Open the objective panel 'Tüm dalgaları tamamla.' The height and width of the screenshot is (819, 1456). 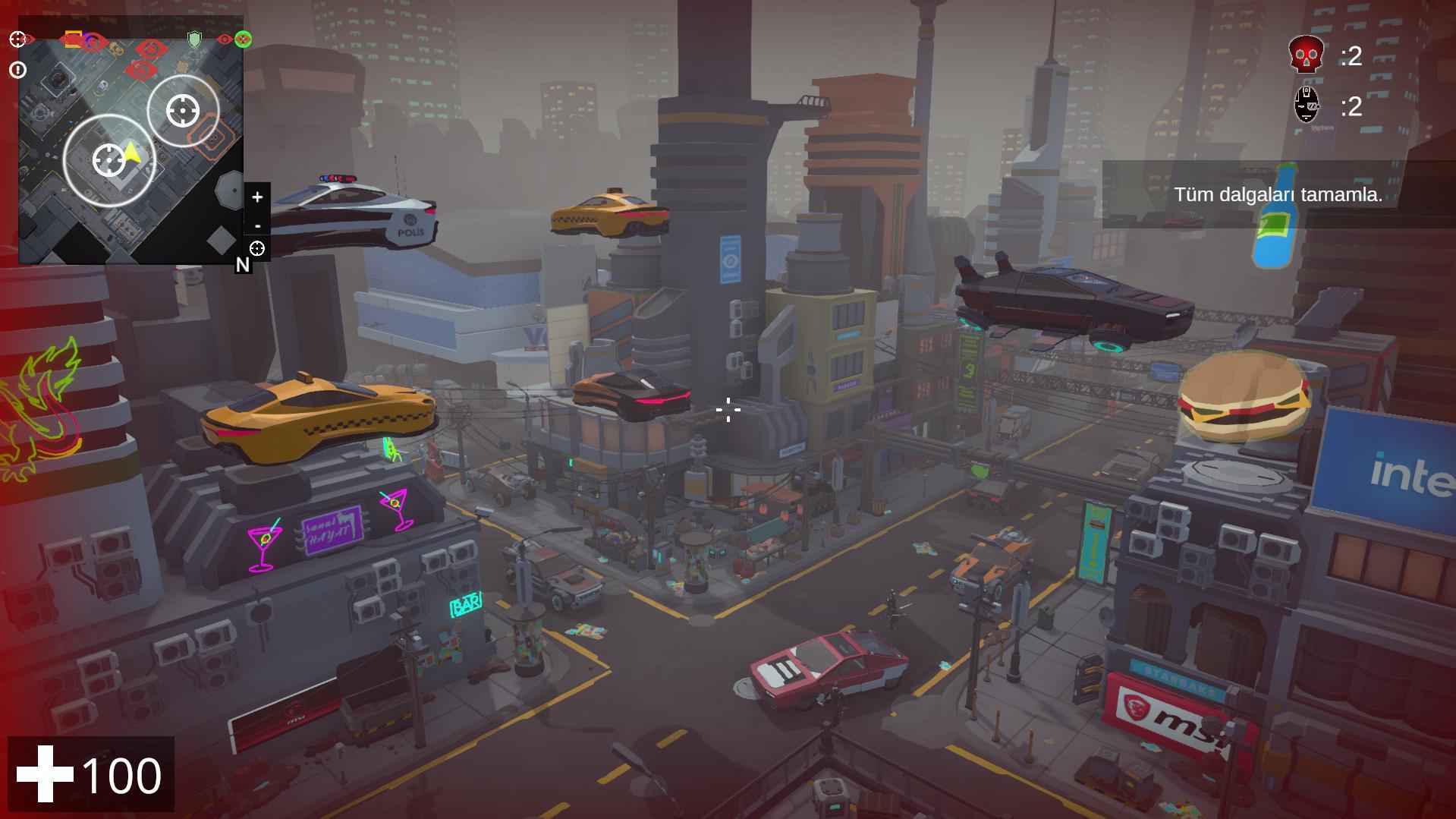coord(1278,194)
